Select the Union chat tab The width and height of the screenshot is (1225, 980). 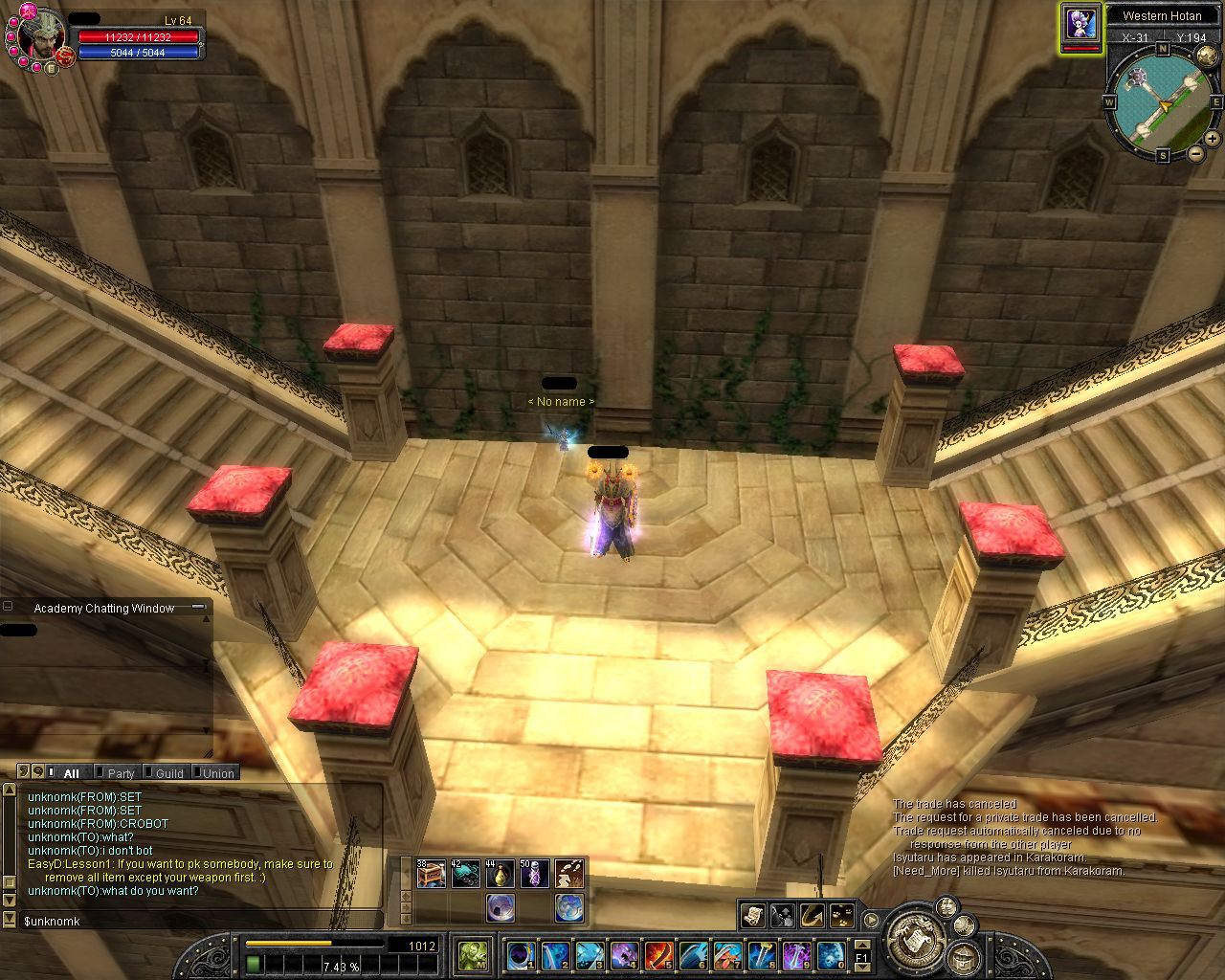pos(217,773)
